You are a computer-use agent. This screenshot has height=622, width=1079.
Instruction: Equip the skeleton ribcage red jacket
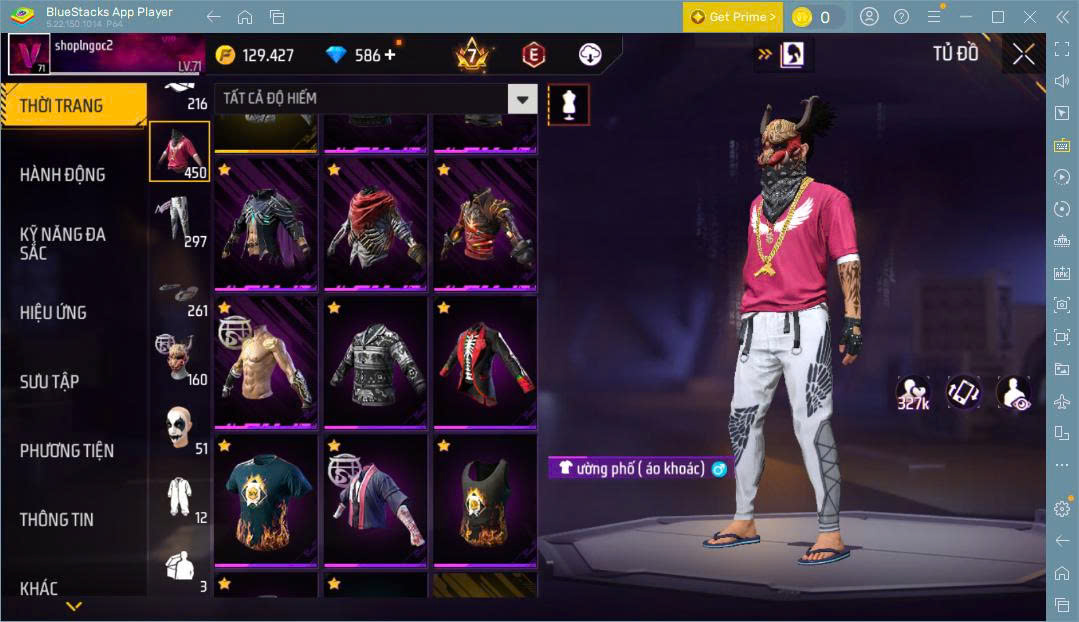(x=485, y=362)
